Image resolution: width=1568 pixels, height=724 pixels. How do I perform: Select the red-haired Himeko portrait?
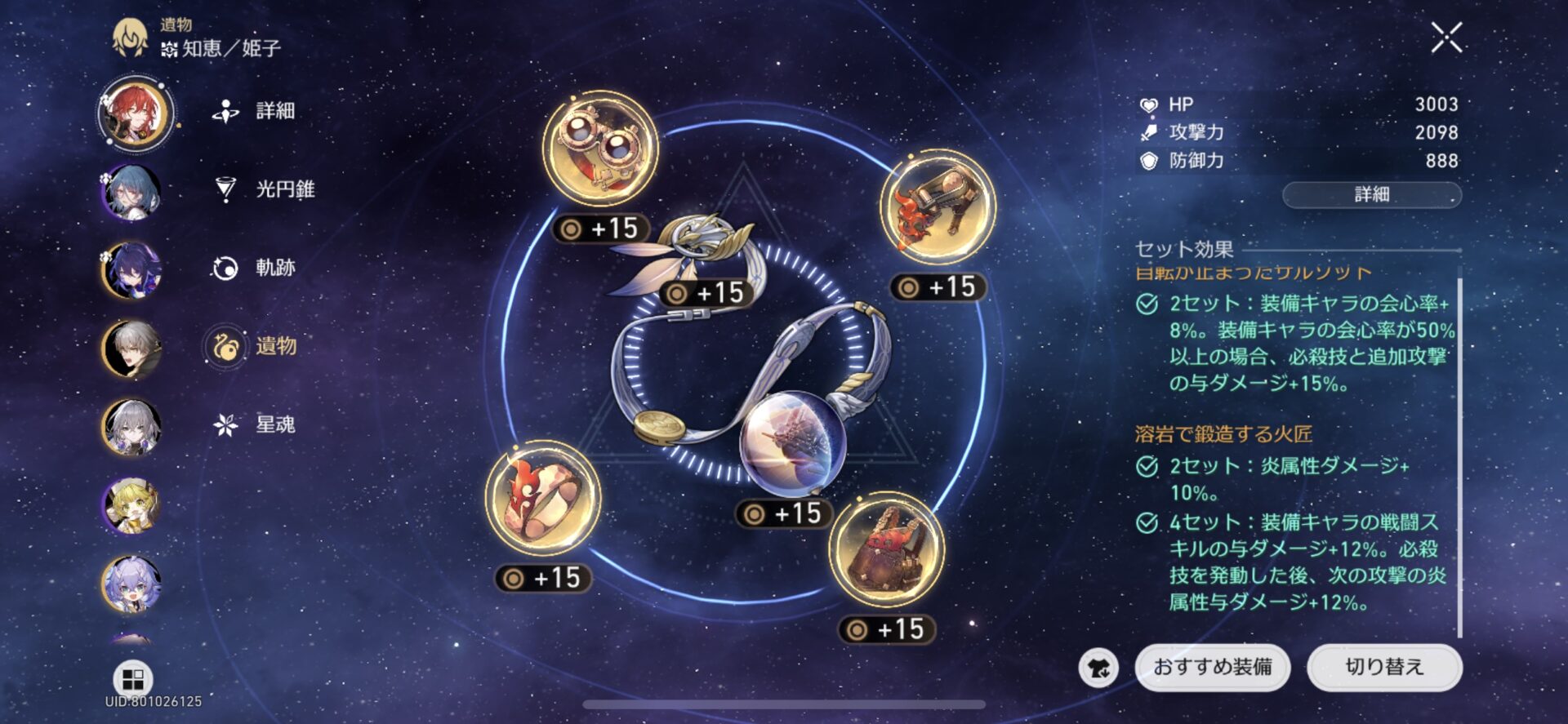pyautogui.click(x=135, y=113)
